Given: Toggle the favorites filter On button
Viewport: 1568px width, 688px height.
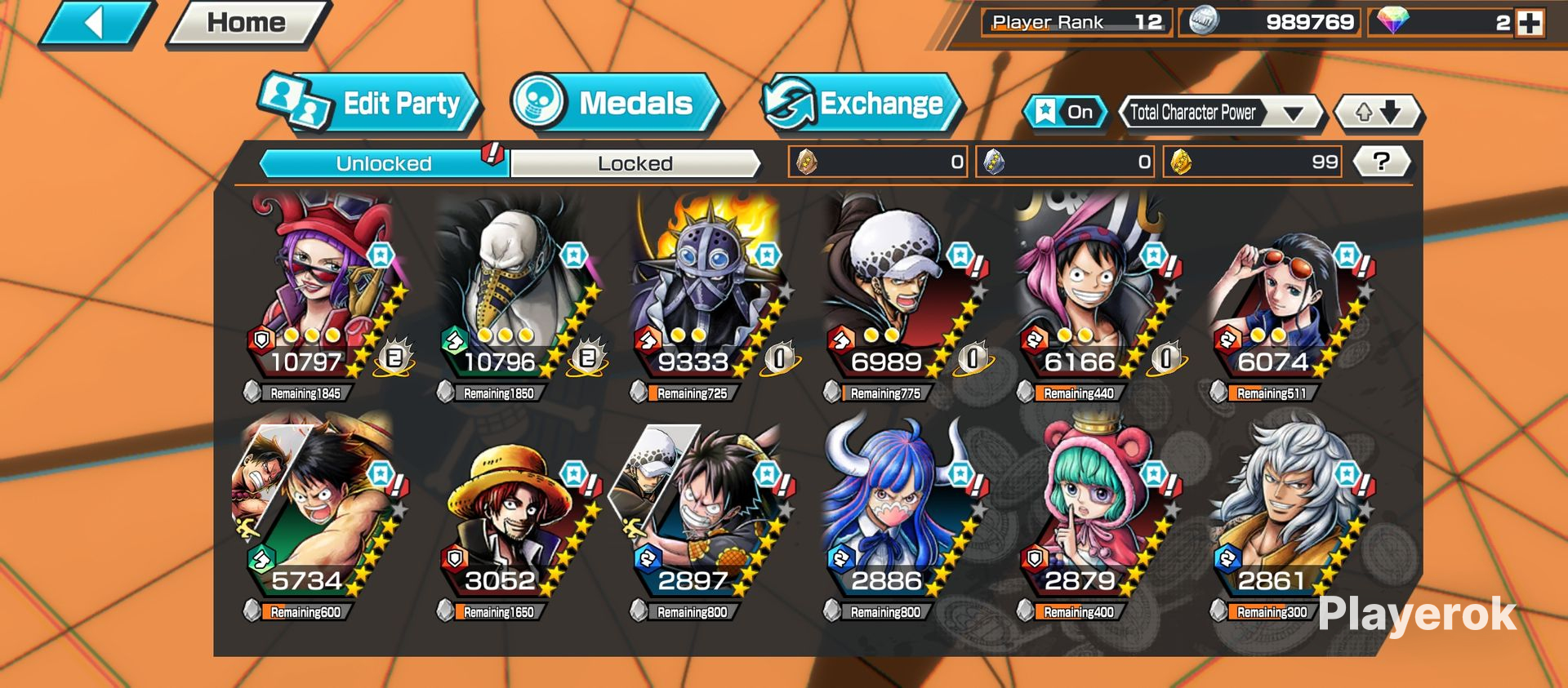Looking at the screenshot, I should [x=1066, y=113].
